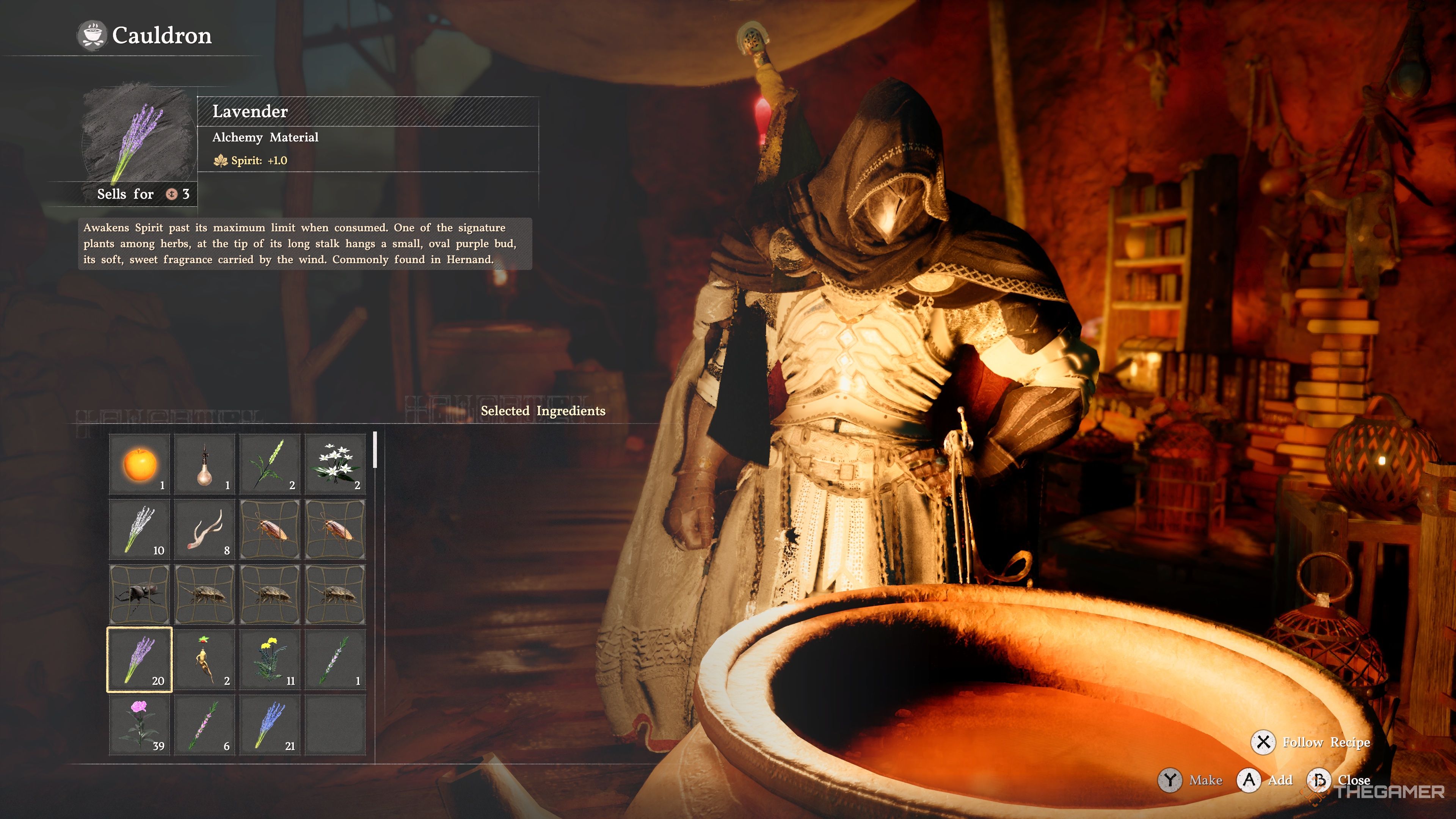The width and height of the screenshot is (1456, 819).
Task: Select the white star-shaped flowers ingredient
Action: click(x=335, y=464)
